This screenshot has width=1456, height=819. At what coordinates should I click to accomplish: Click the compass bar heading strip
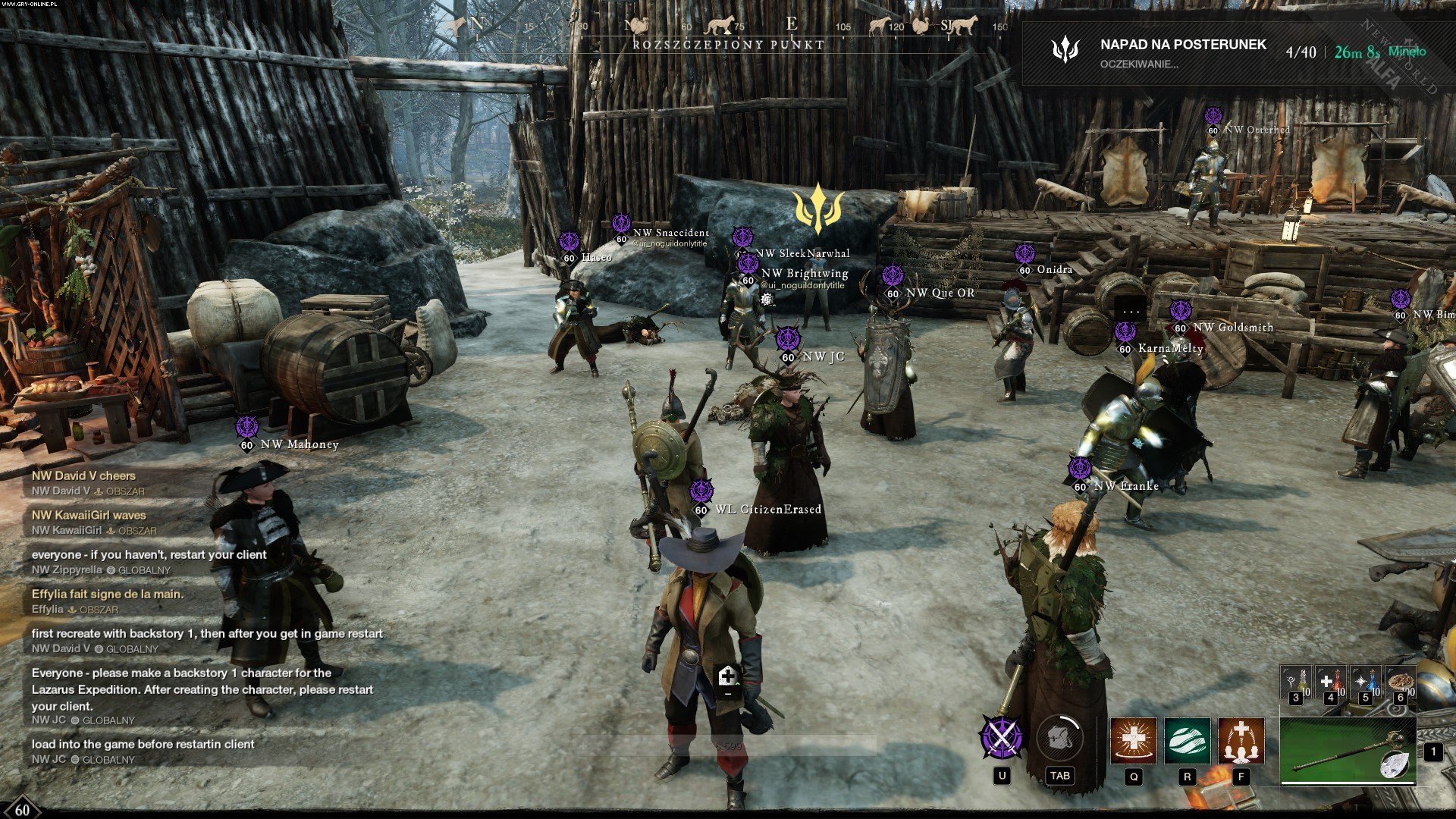point(728,27)
